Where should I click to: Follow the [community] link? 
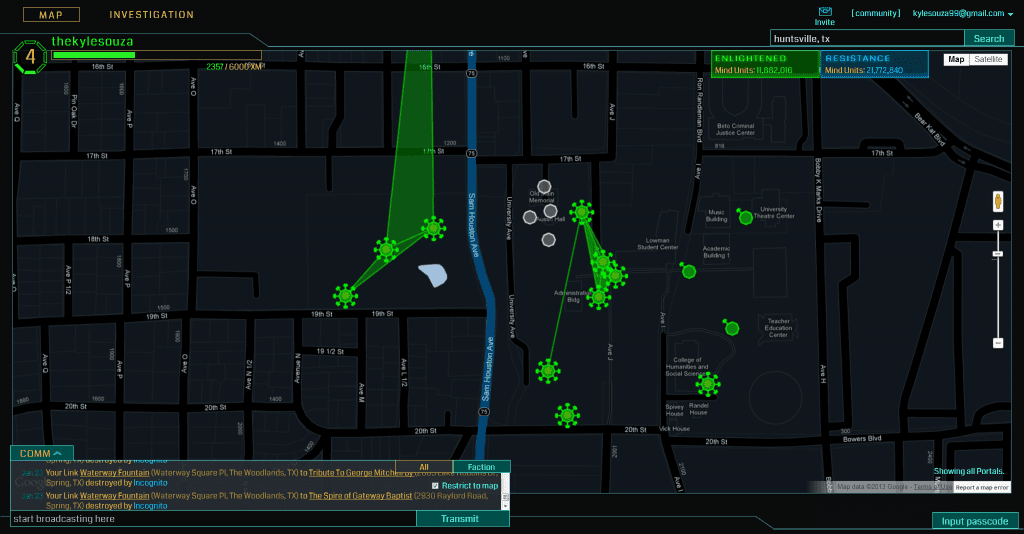874,13
